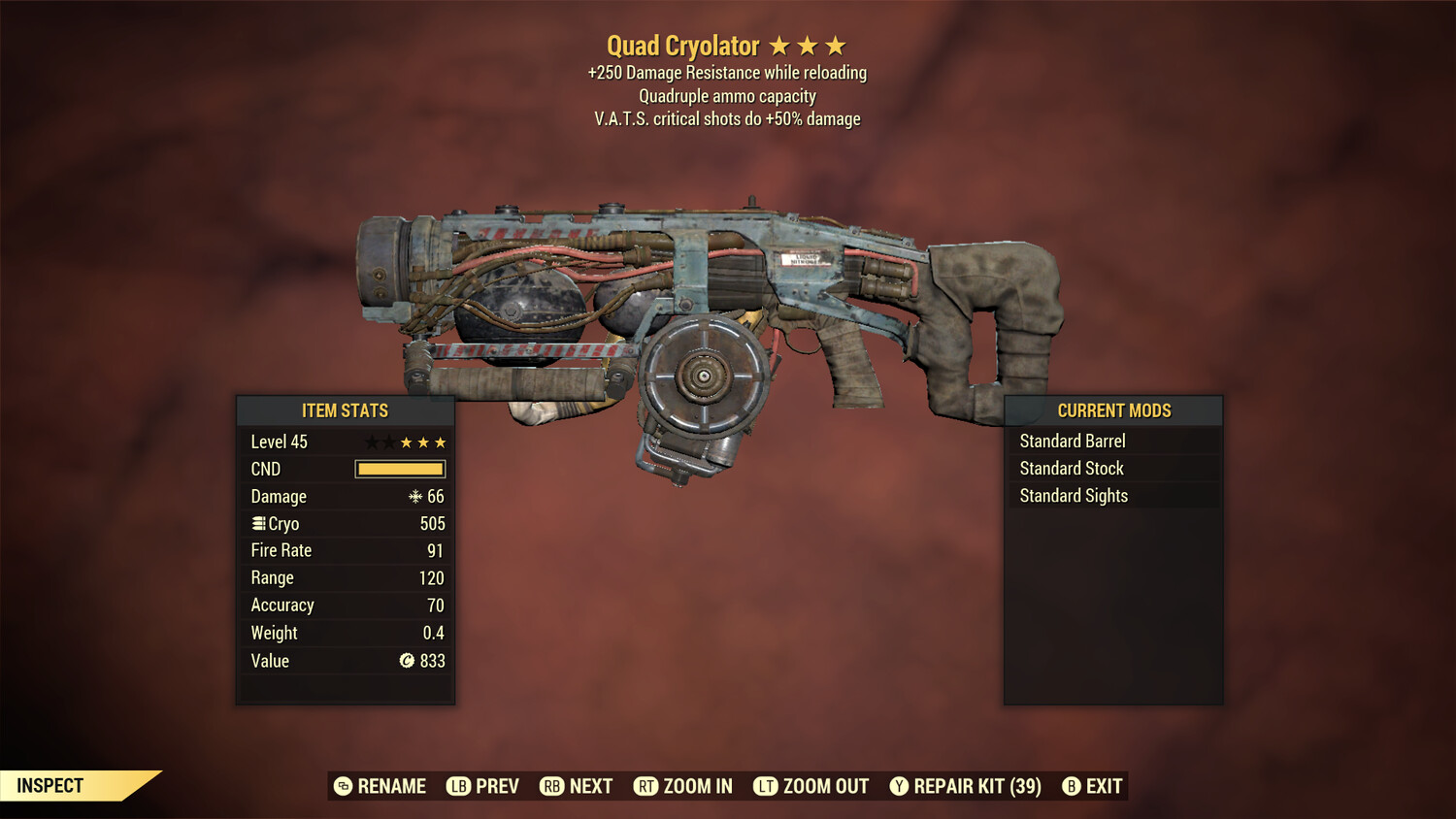Click the EXIT button
Image resolution: width=1456 pixels, height=819 pixels.
click(1090, 786)
